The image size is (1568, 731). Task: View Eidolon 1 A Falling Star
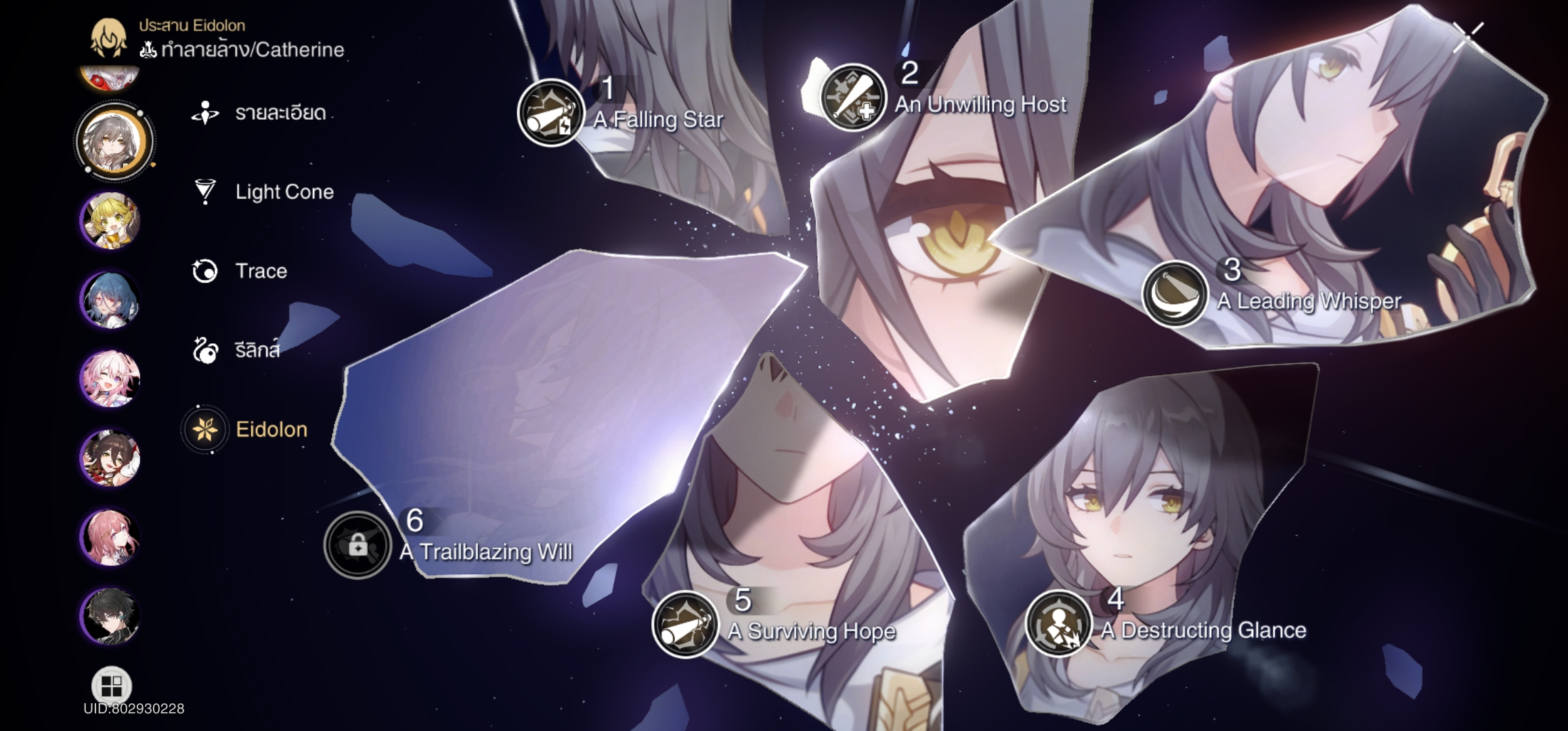pos(550,114)
